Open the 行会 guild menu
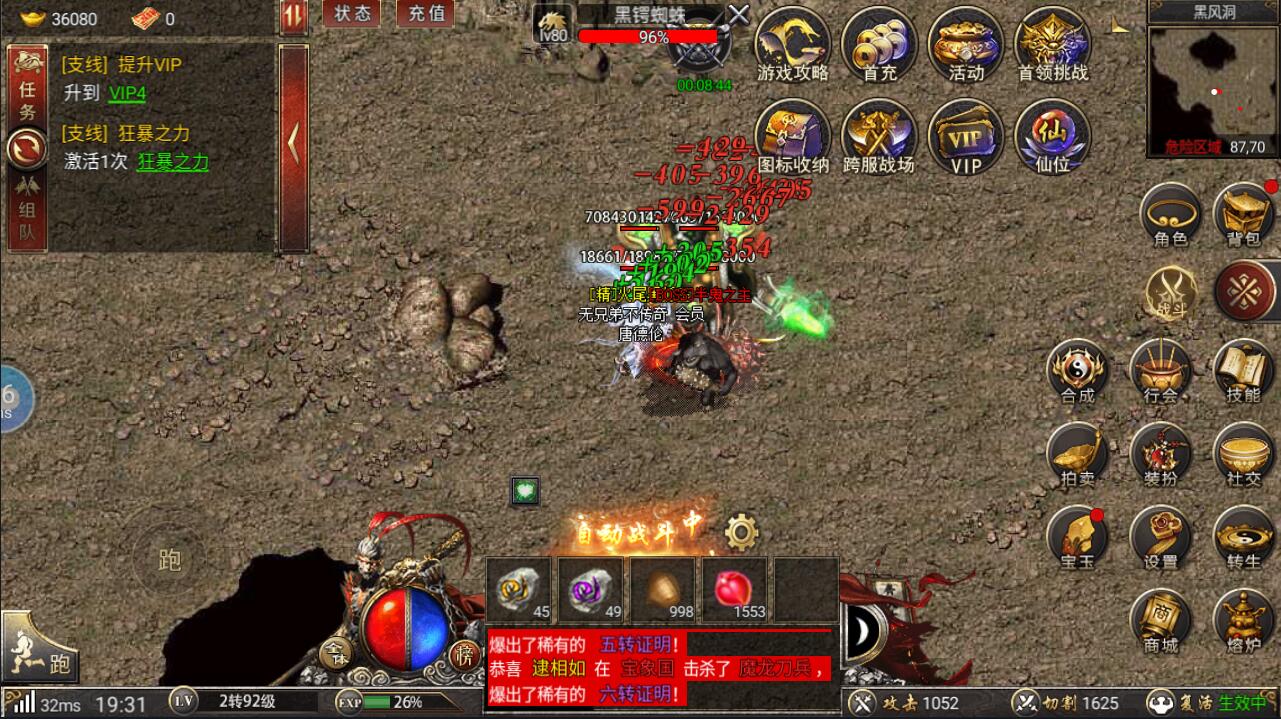The image size is (1281, 719). pos(1161,371)
